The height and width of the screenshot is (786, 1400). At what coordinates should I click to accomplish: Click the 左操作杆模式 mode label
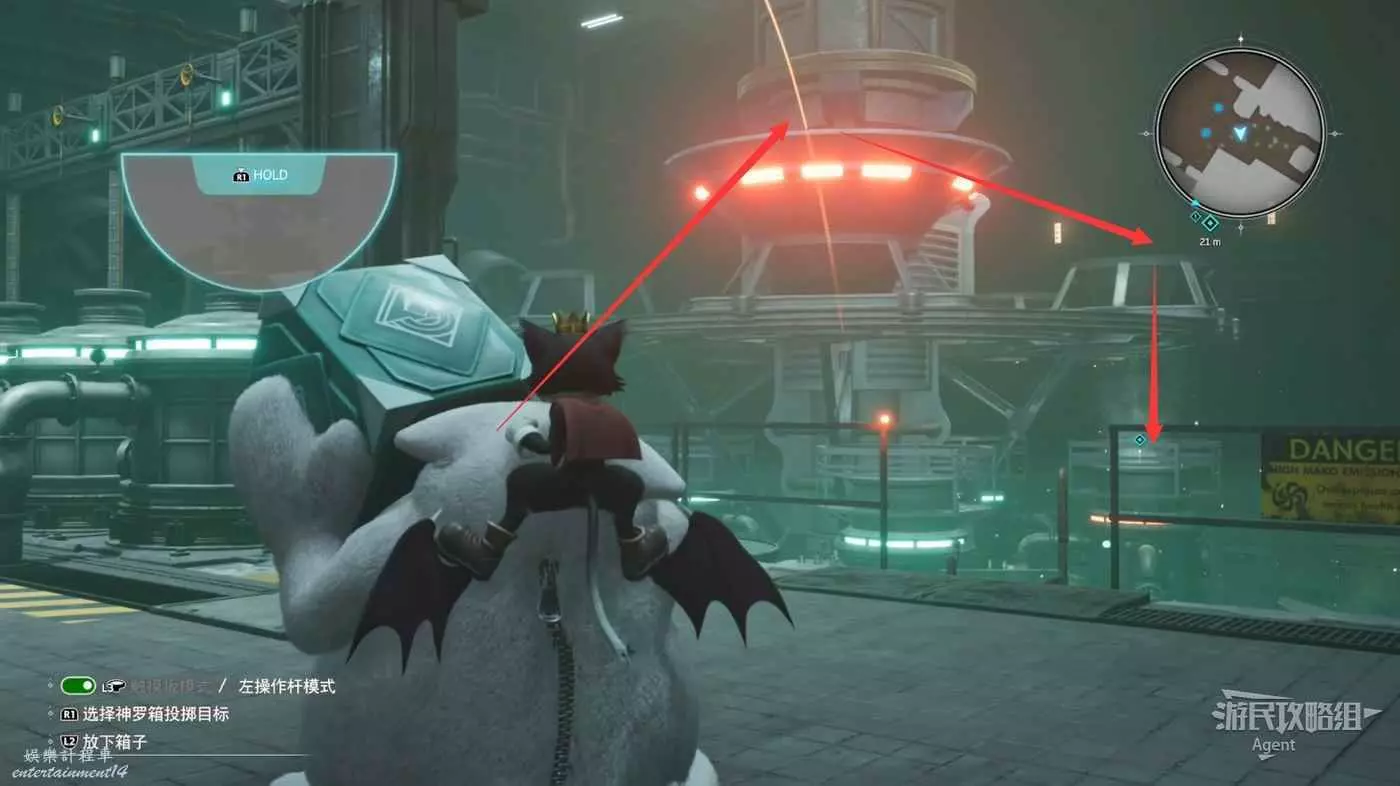(286, 686)
